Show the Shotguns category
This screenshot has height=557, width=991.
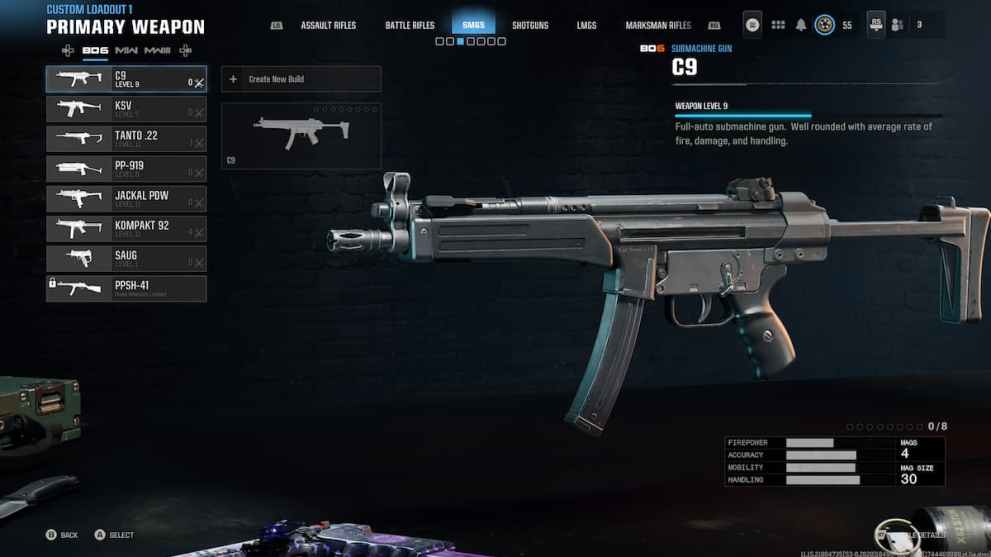point(530,25)
